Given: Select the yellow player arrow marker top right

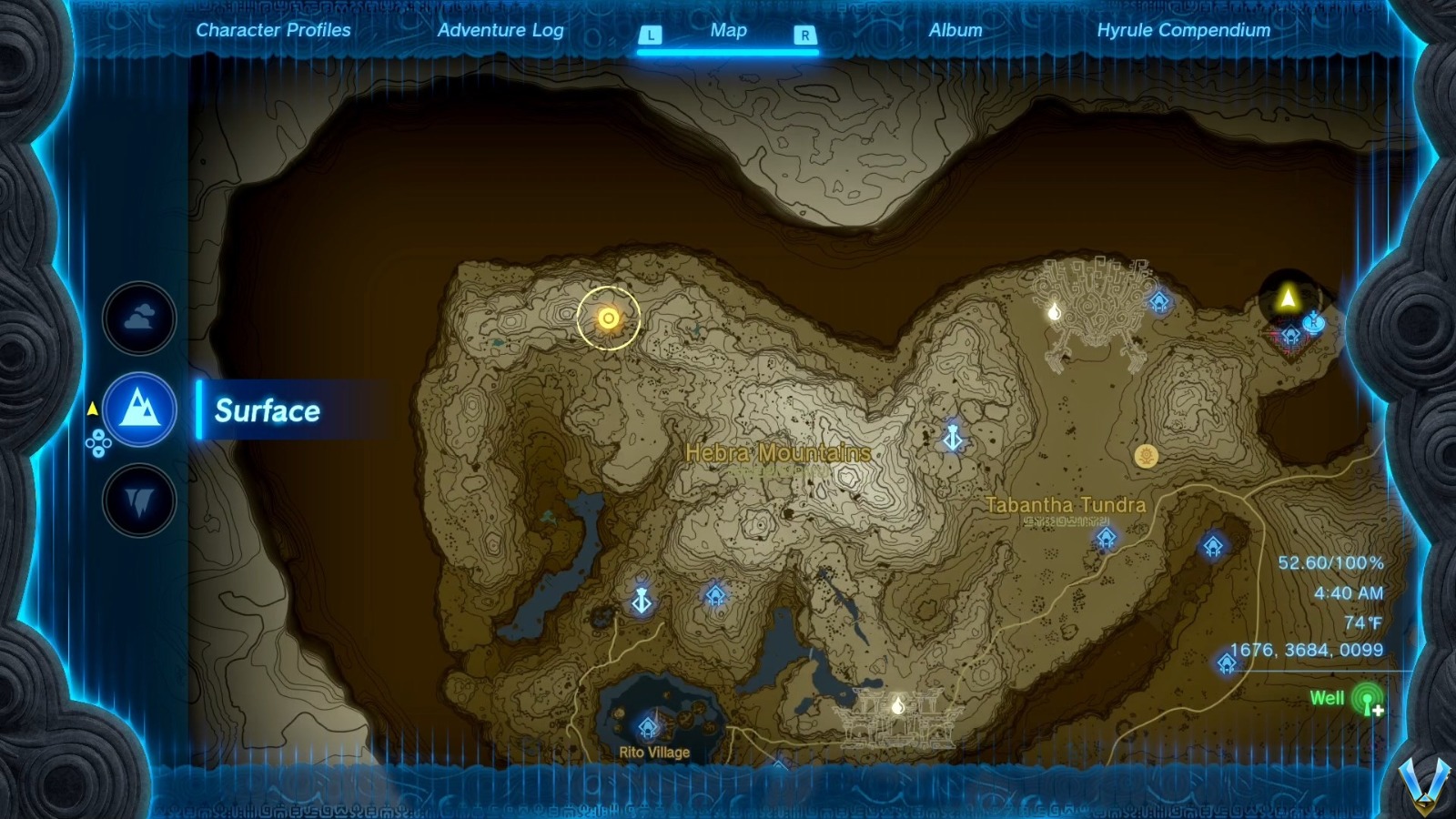Looking at the screenshot, I should (1289, 294).
